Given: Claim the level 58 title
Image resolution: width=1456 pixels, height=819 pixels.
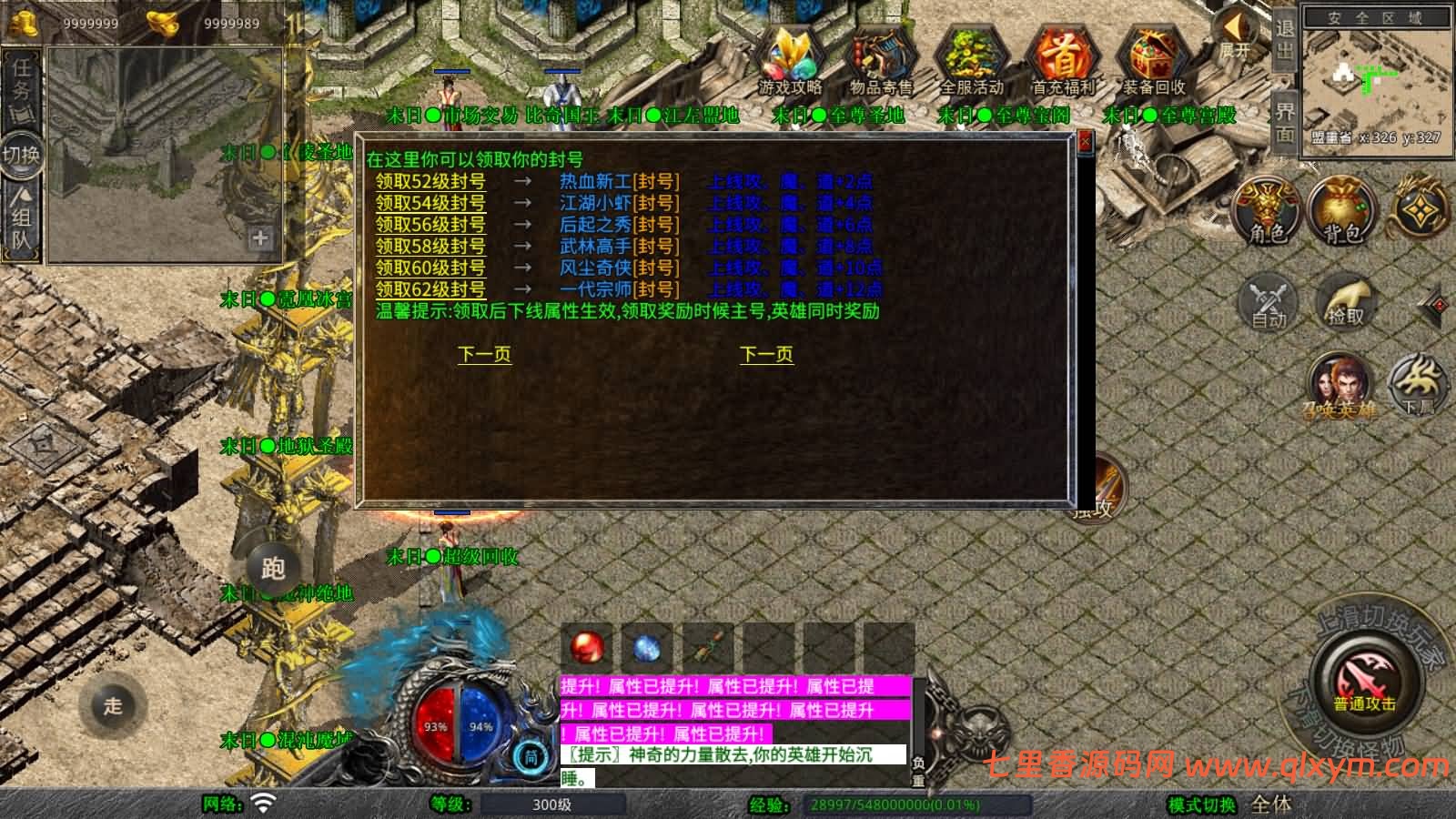Looking at the screenshot, I should pos(430,247).
